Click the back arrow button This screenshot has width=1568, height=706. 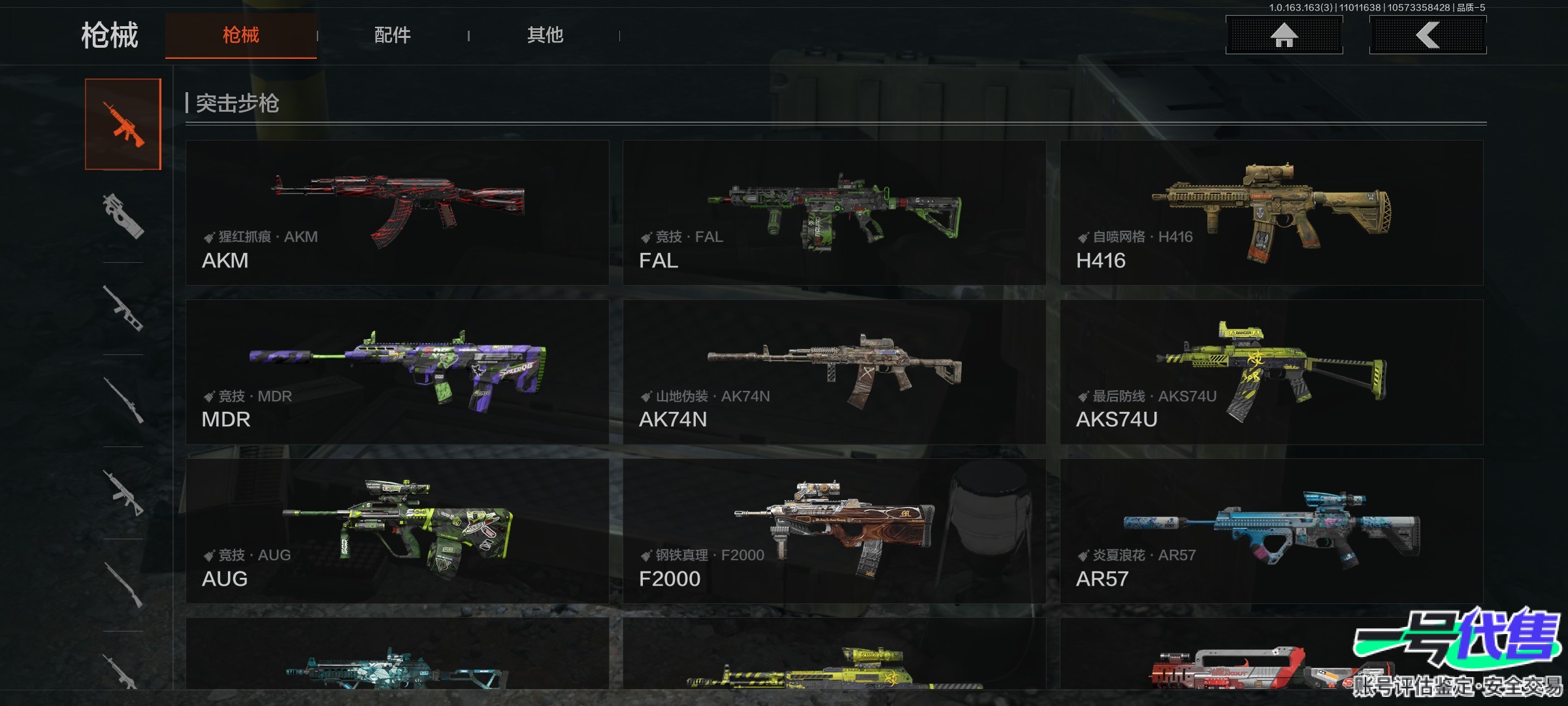tap(1428, 35)
